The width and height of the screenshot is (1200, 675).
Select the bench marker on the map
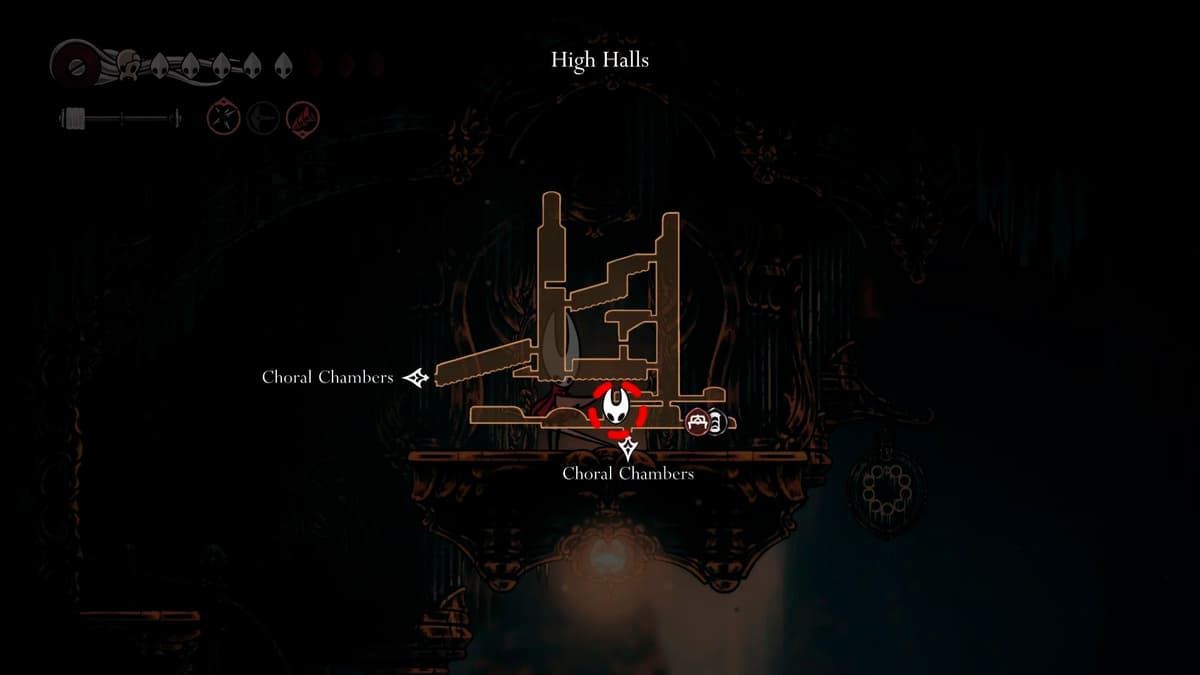click(x=697, y=422)
